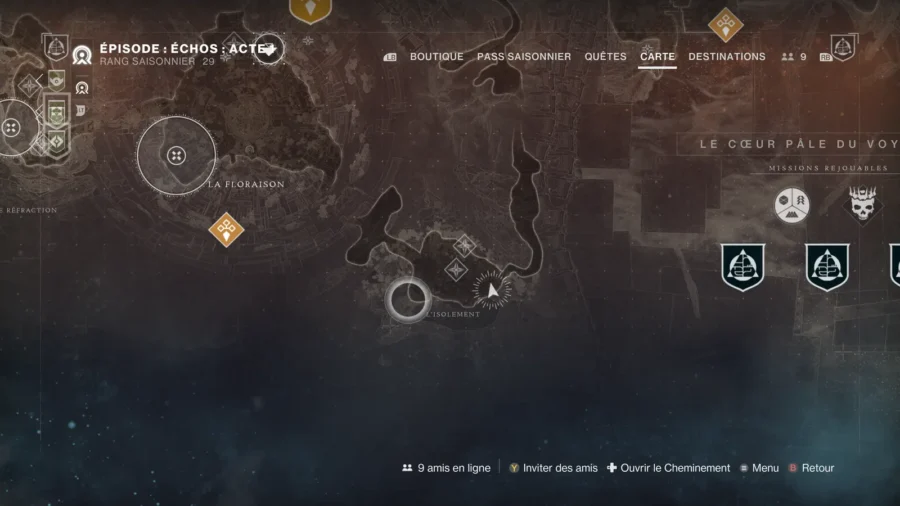Select the orange marker above the Destinations tab

725,24
